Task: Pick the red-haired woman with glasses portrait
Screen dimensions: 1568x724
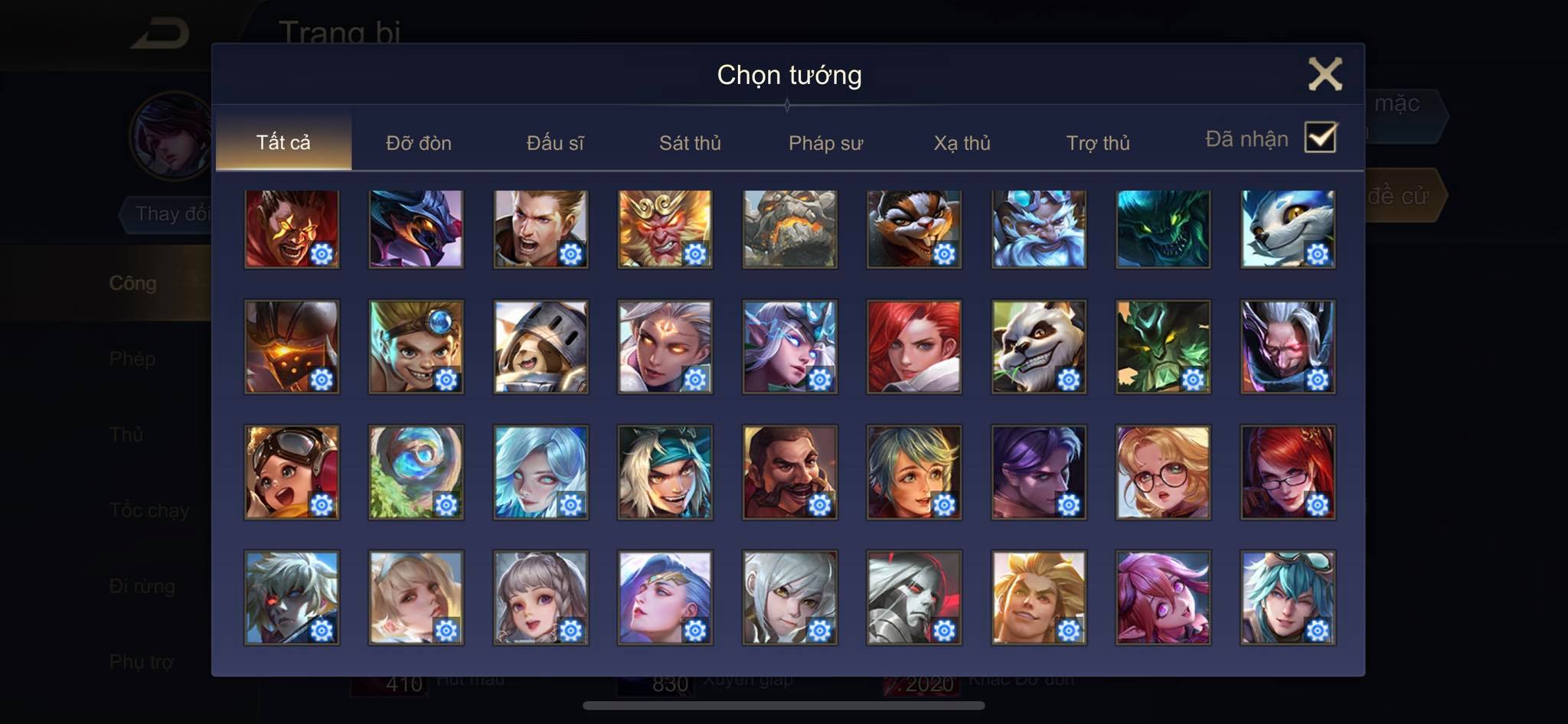Action: click(x=1288, y=472)
